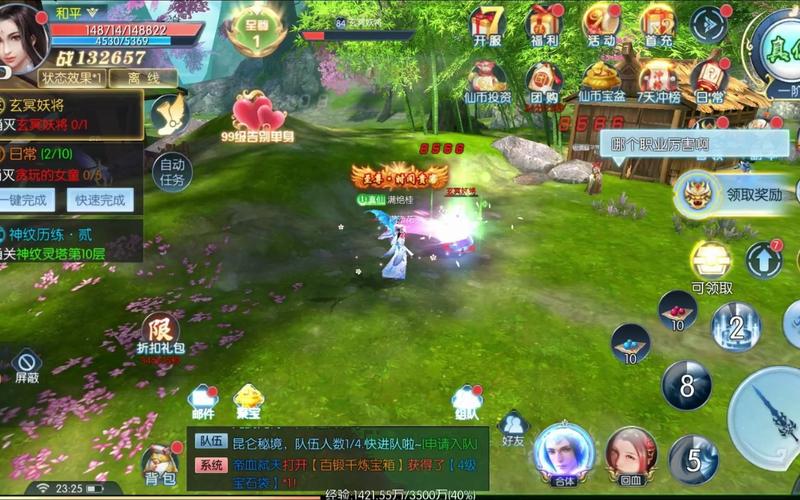Use the 回血 heal skill
The height and width of the screenshot is (500, 800).
[x=630, y=454]
